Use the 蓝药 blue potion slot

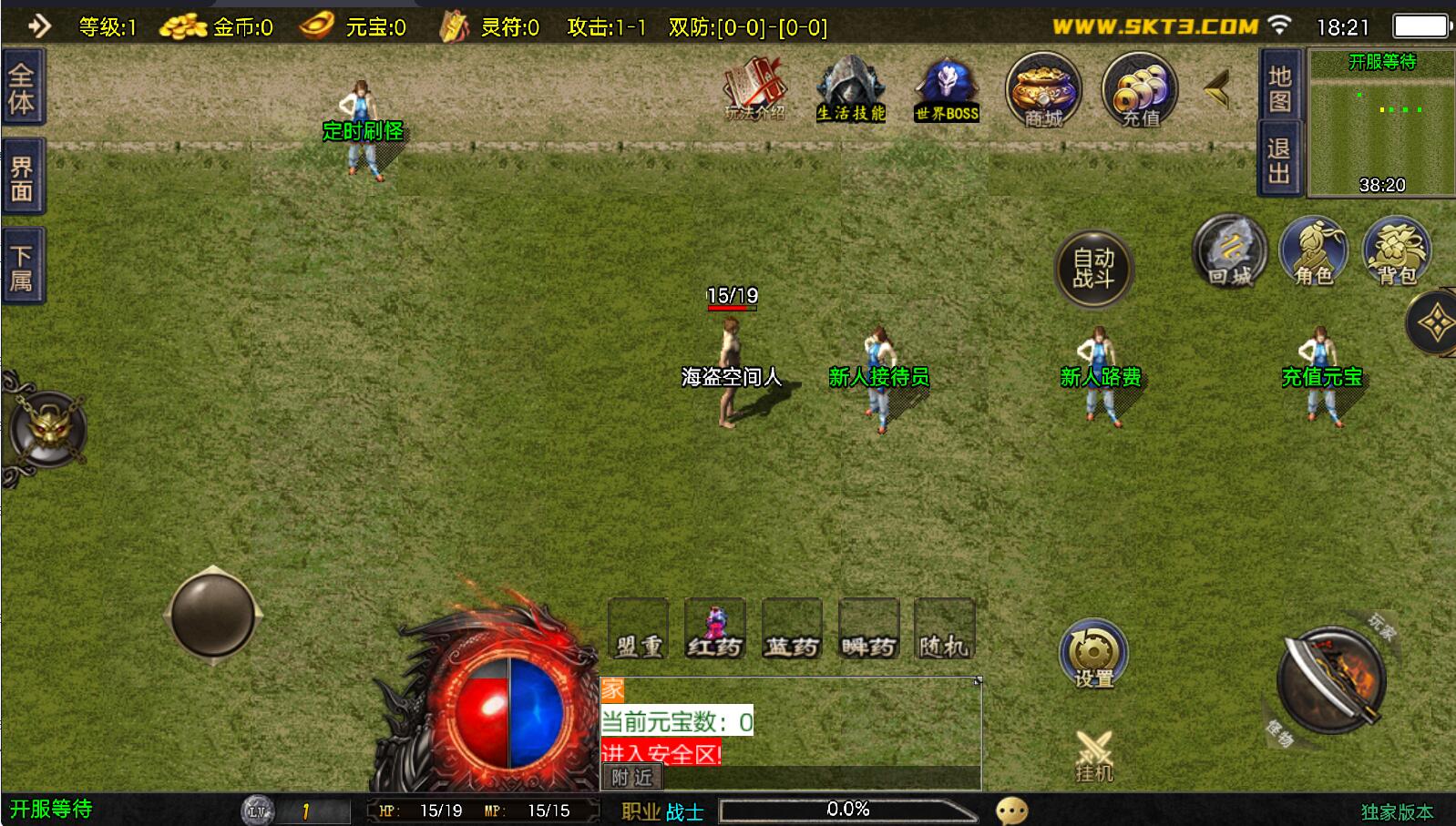(x=791, y=629)
